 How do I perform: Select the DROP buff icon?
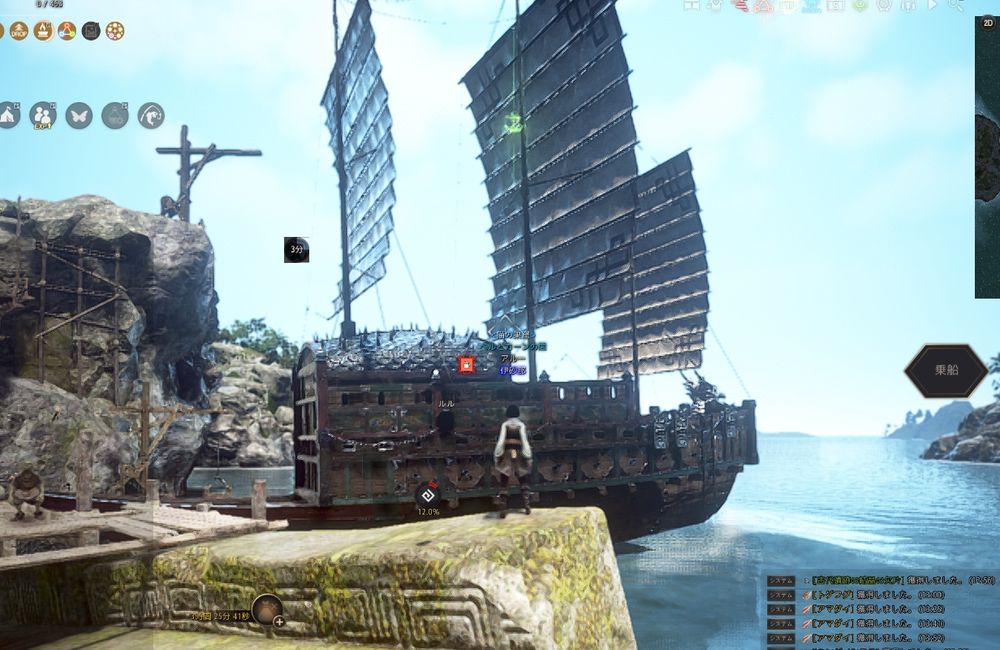pos(19,31)
